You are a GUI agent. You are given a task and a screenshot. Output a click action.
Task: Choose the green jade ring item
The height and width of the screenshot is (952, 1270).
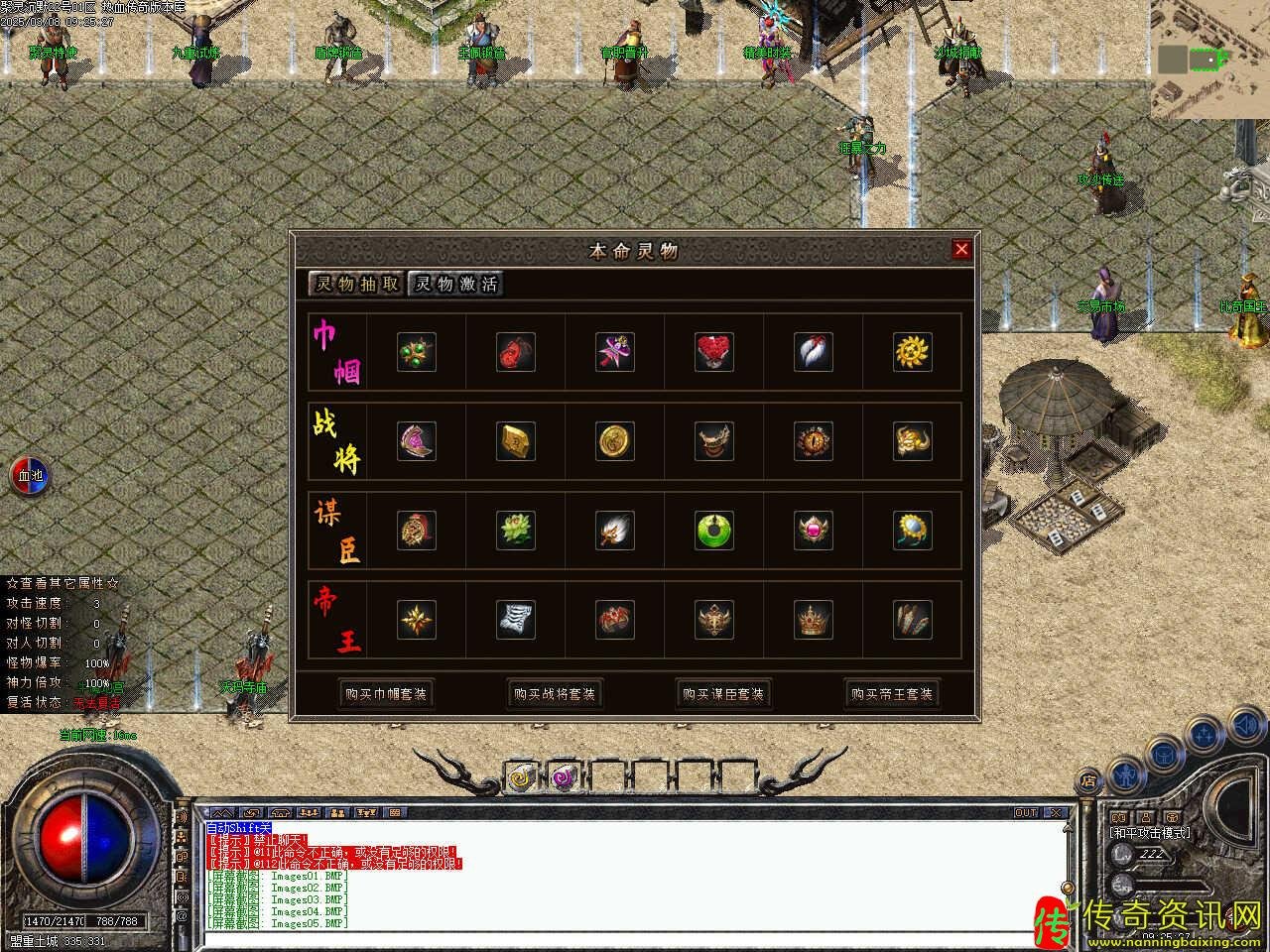coord(714,531)
